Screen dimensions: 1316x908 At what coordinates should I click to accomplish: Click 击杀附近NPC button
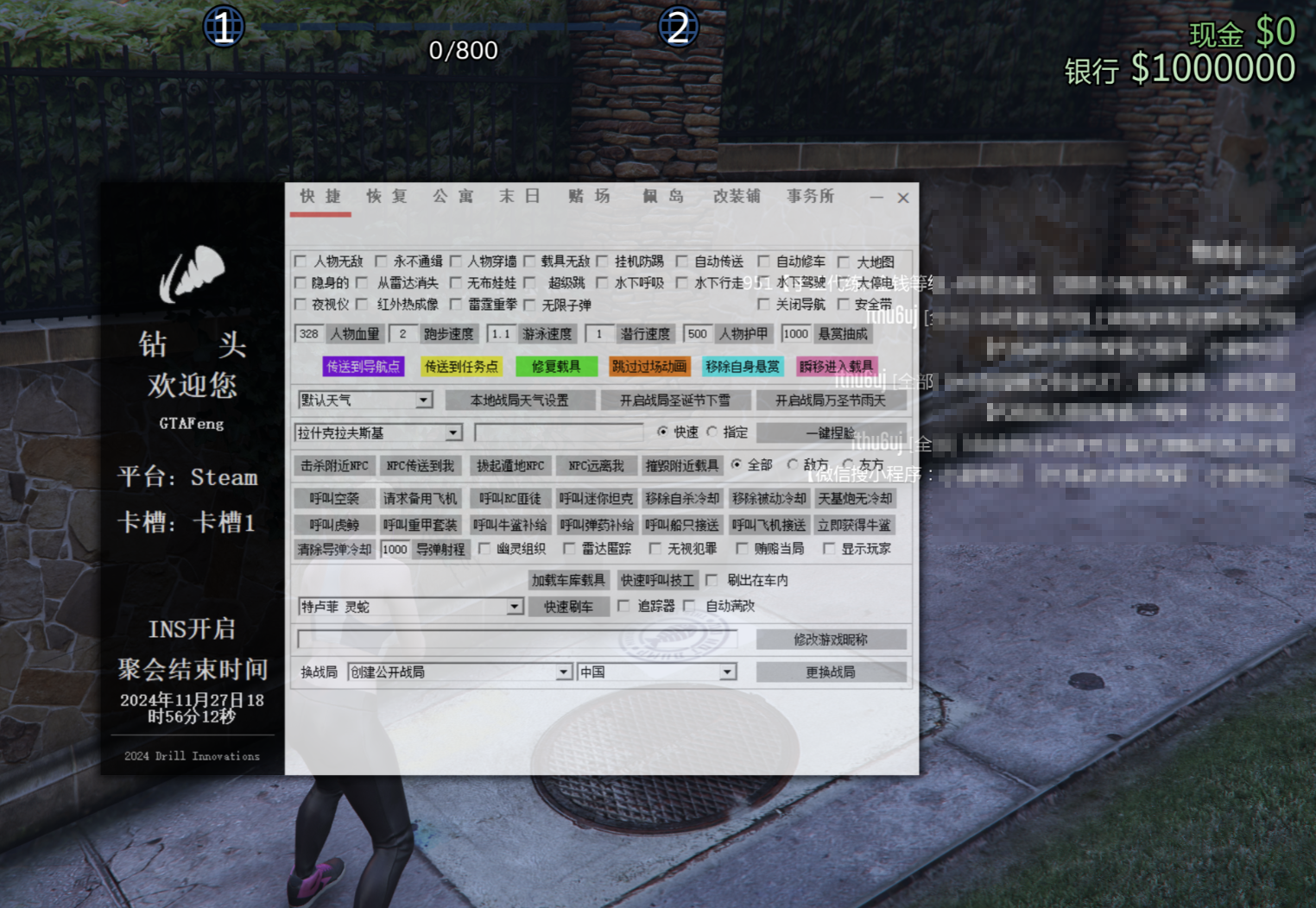click(x=334, y=466)
